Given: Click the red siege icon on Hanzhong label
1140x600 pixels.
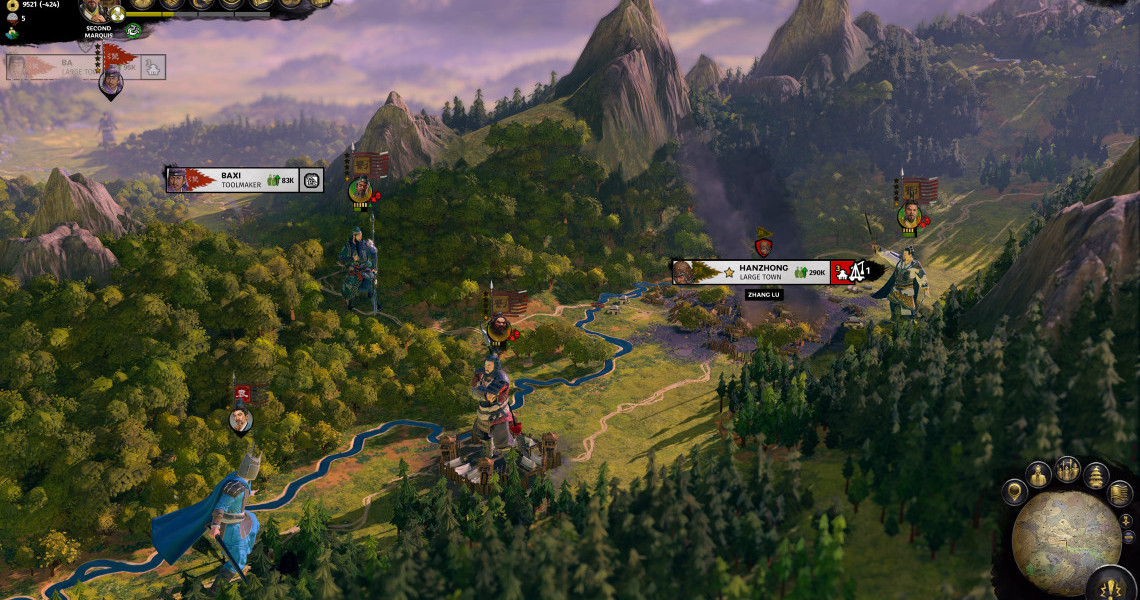Looking at the screenshot, I should pyautogui.click(x=842, y=272).
